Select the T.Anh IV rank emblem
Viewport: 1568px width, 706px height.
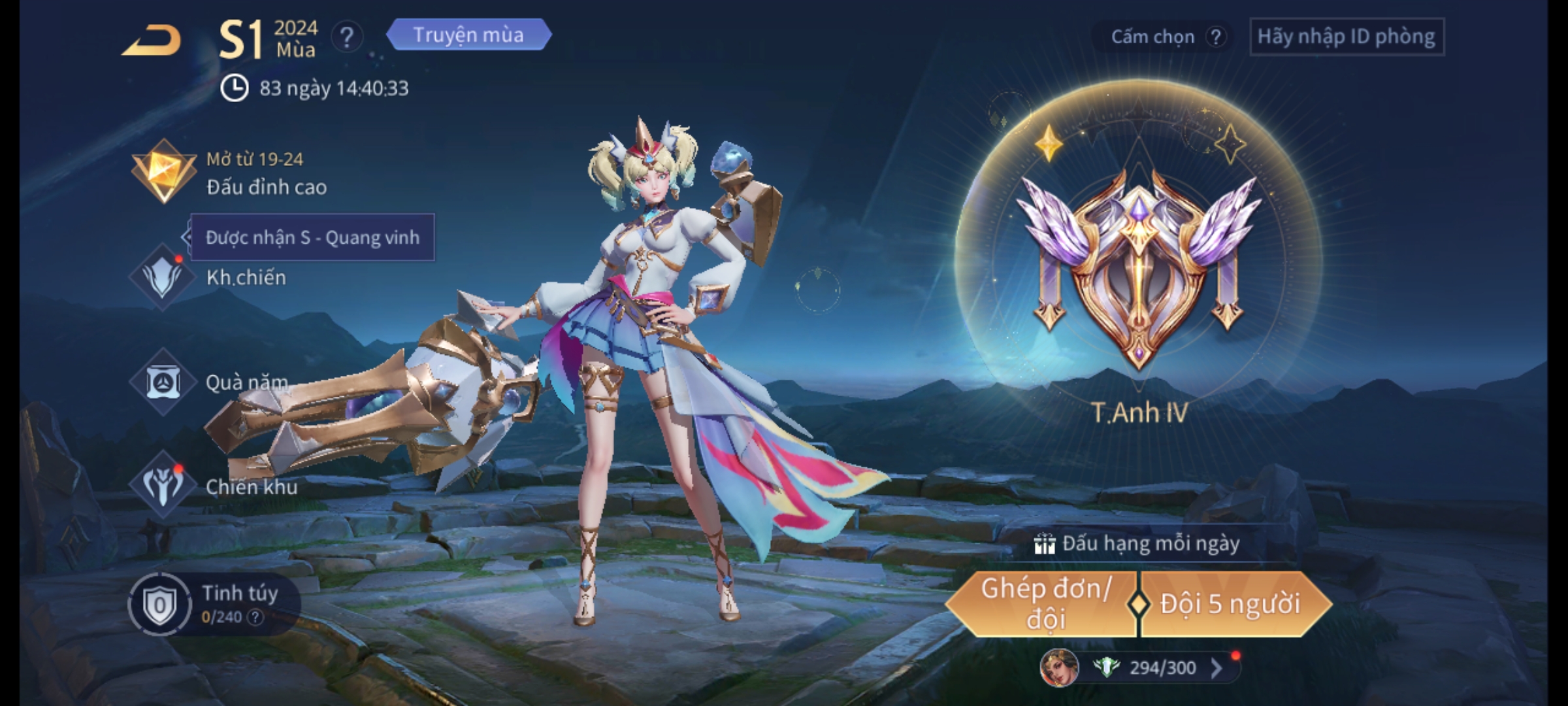click(1139, 268)
